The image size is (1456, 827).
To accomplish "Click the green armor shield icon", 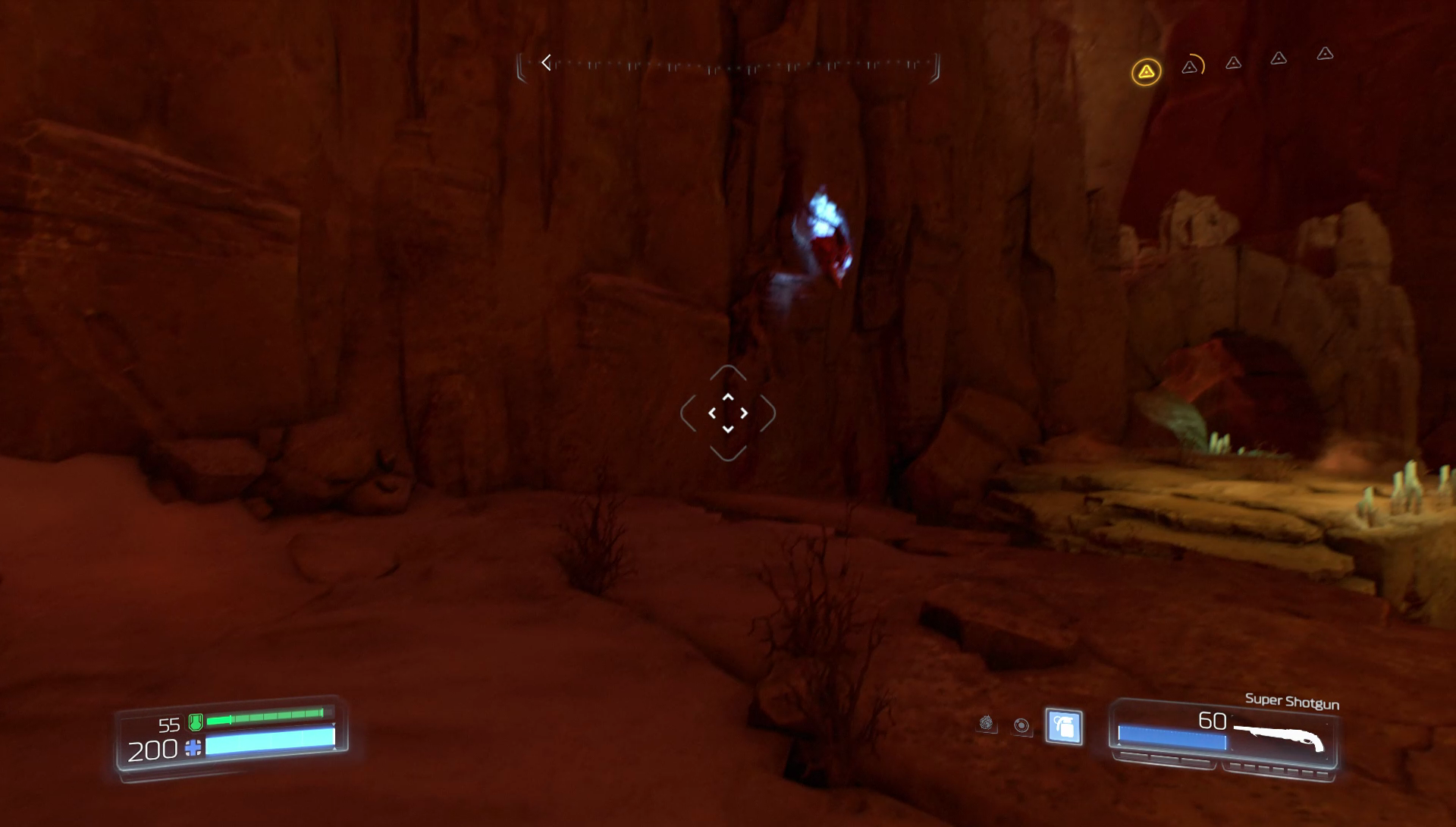I will coord(195,721).
